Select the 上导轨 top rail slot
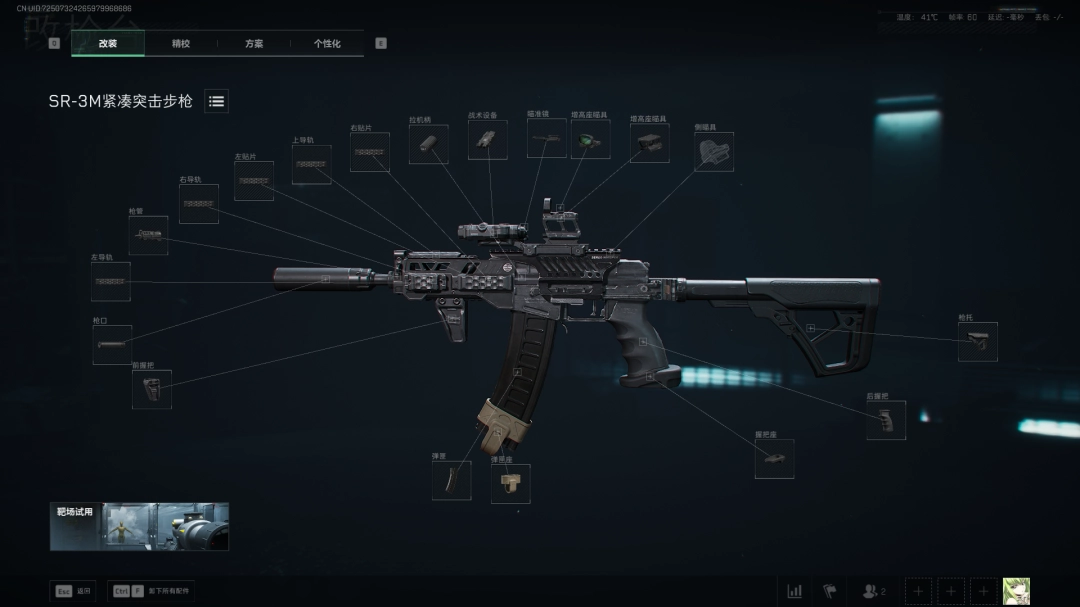1080x607 pixels. tap(311, 165)
